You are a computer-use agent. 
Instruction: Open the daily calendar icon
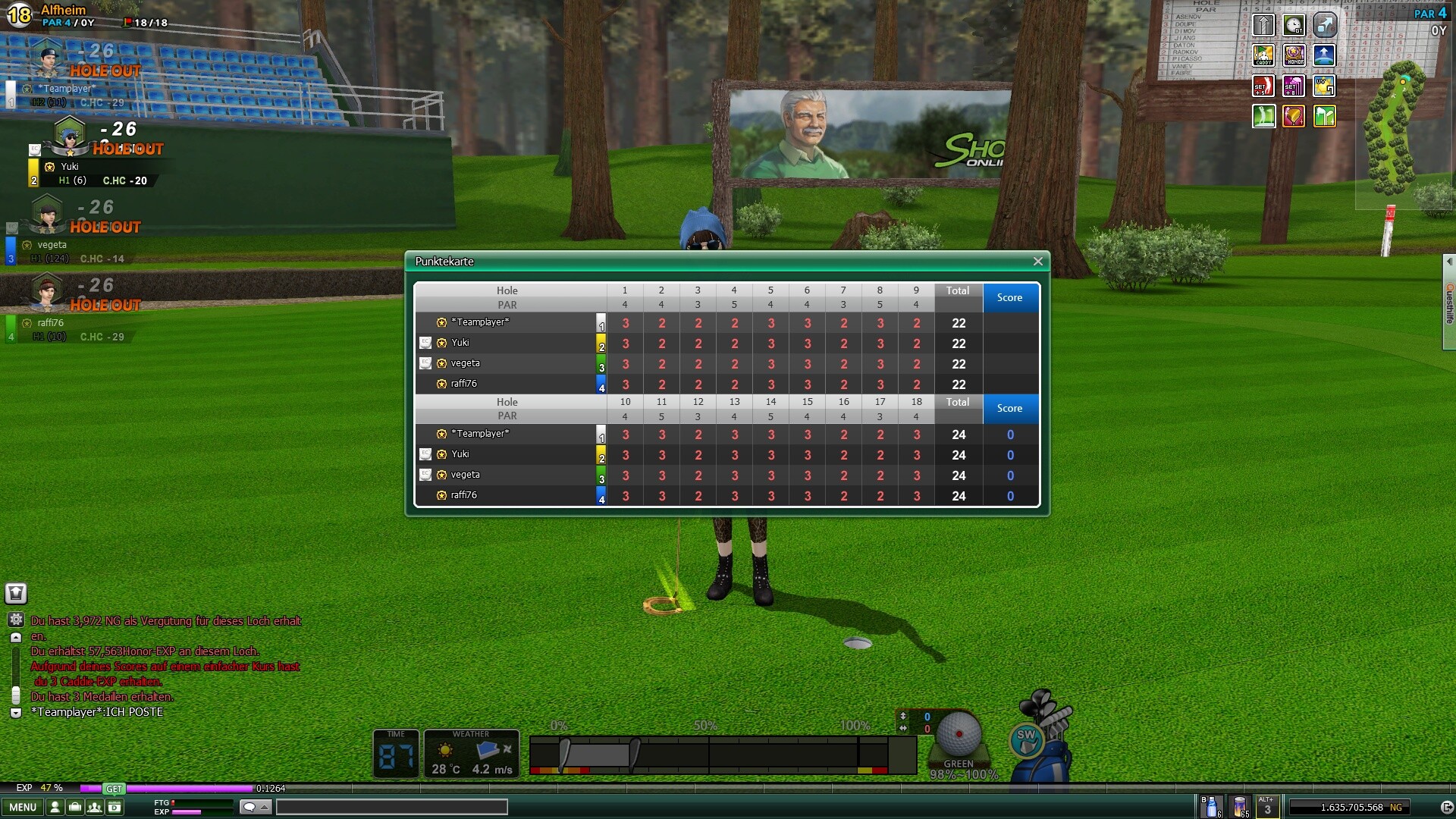pyautogui.click(x=115, y=807)
